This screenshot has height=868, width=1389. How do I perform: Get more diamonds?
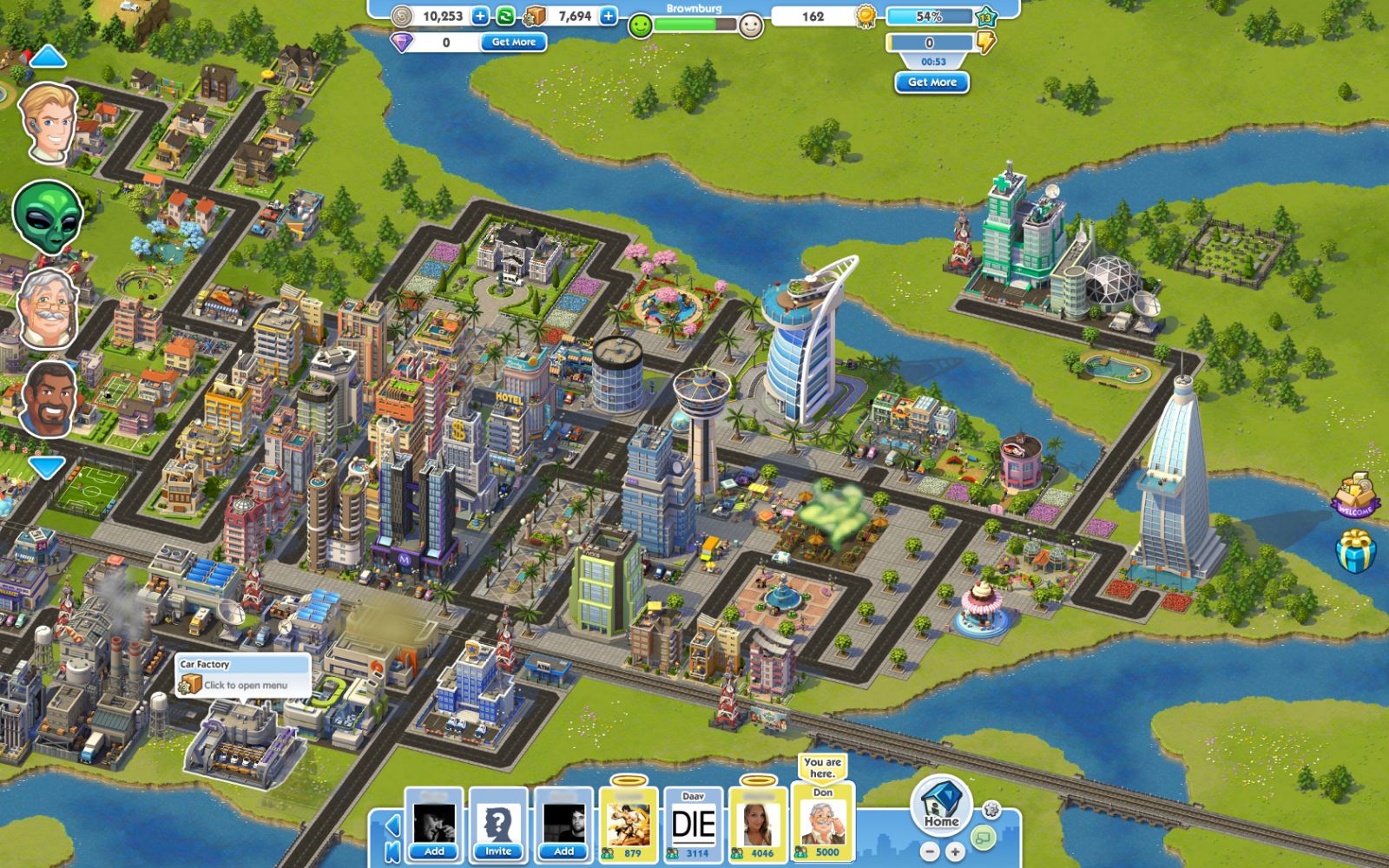click(x=514, y=42)
